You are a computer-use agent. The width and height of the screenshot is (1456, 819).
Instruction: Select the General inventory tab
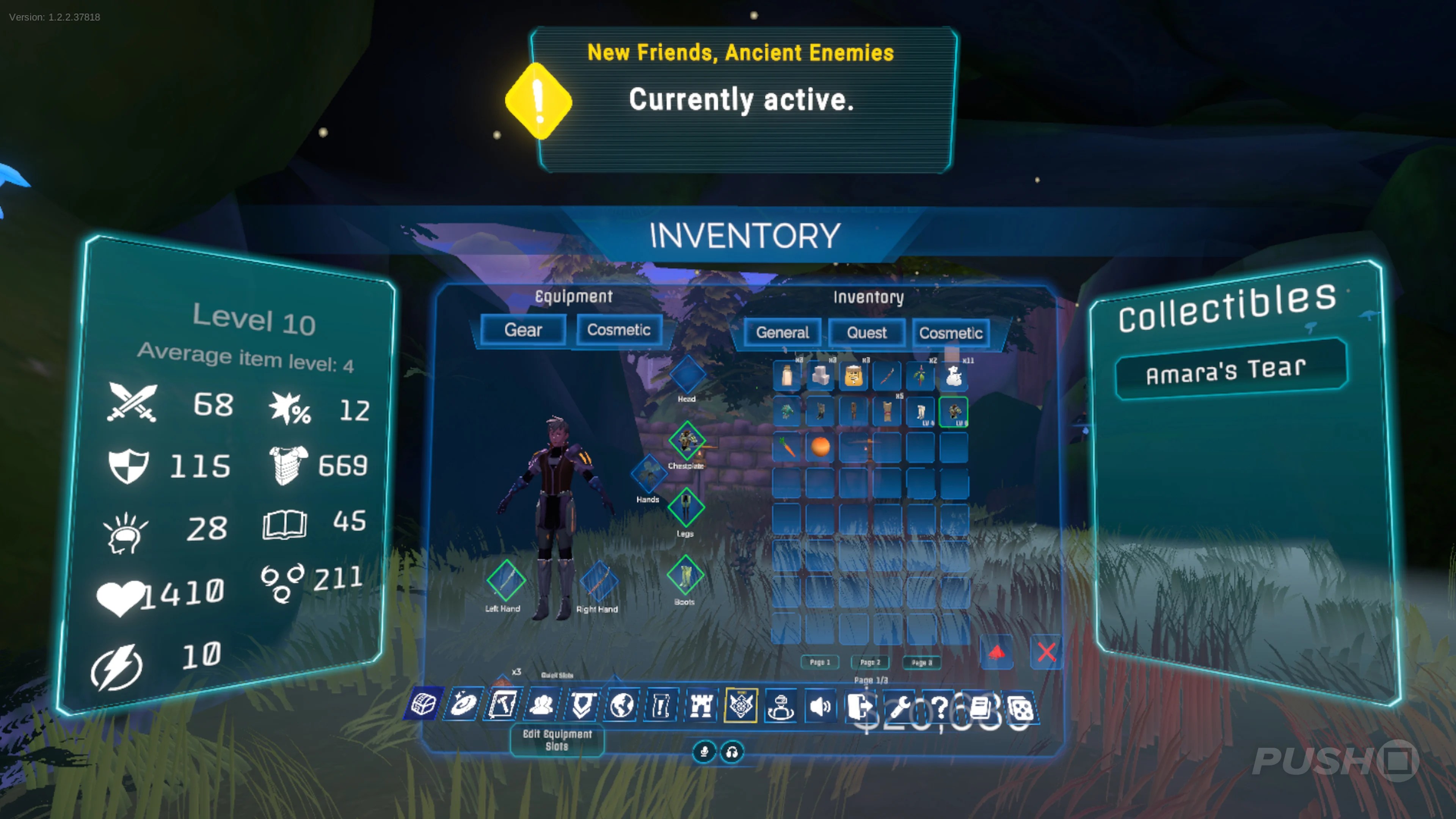[x=782, y=333]
